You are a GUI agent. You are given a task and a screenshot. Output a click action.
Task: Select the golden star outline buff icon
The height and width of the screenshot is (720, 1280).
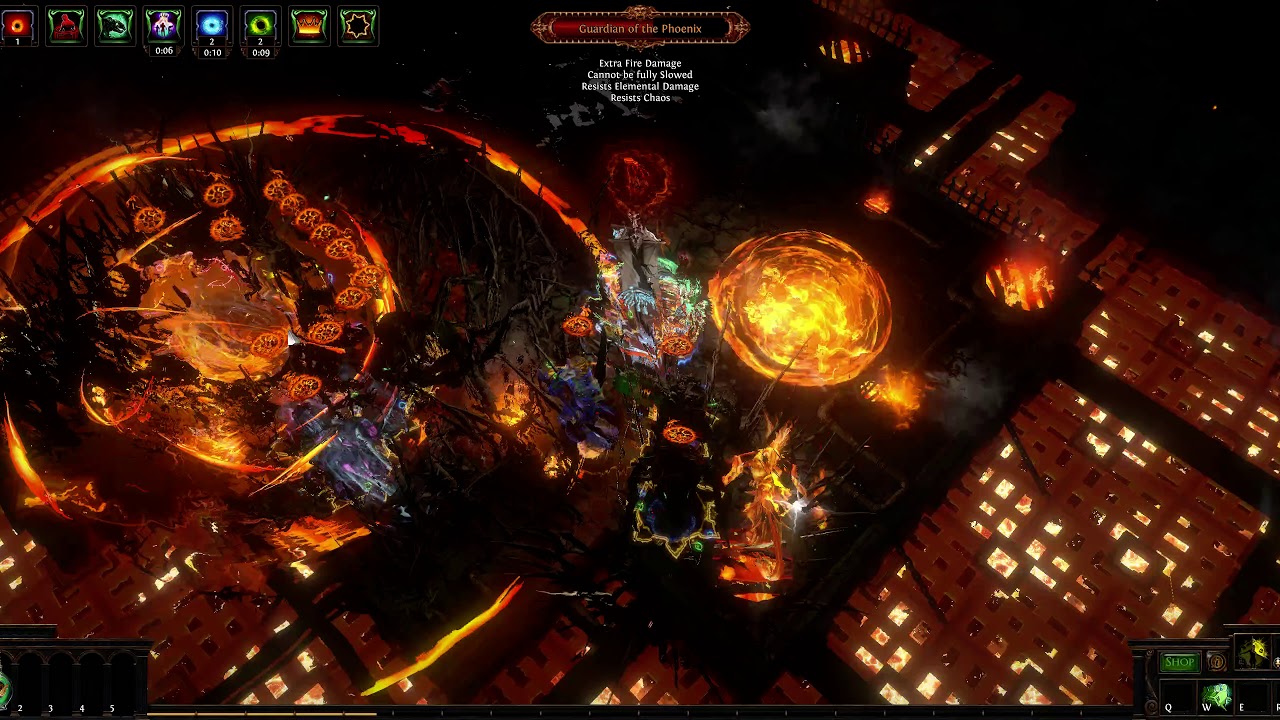pos(358,26)
